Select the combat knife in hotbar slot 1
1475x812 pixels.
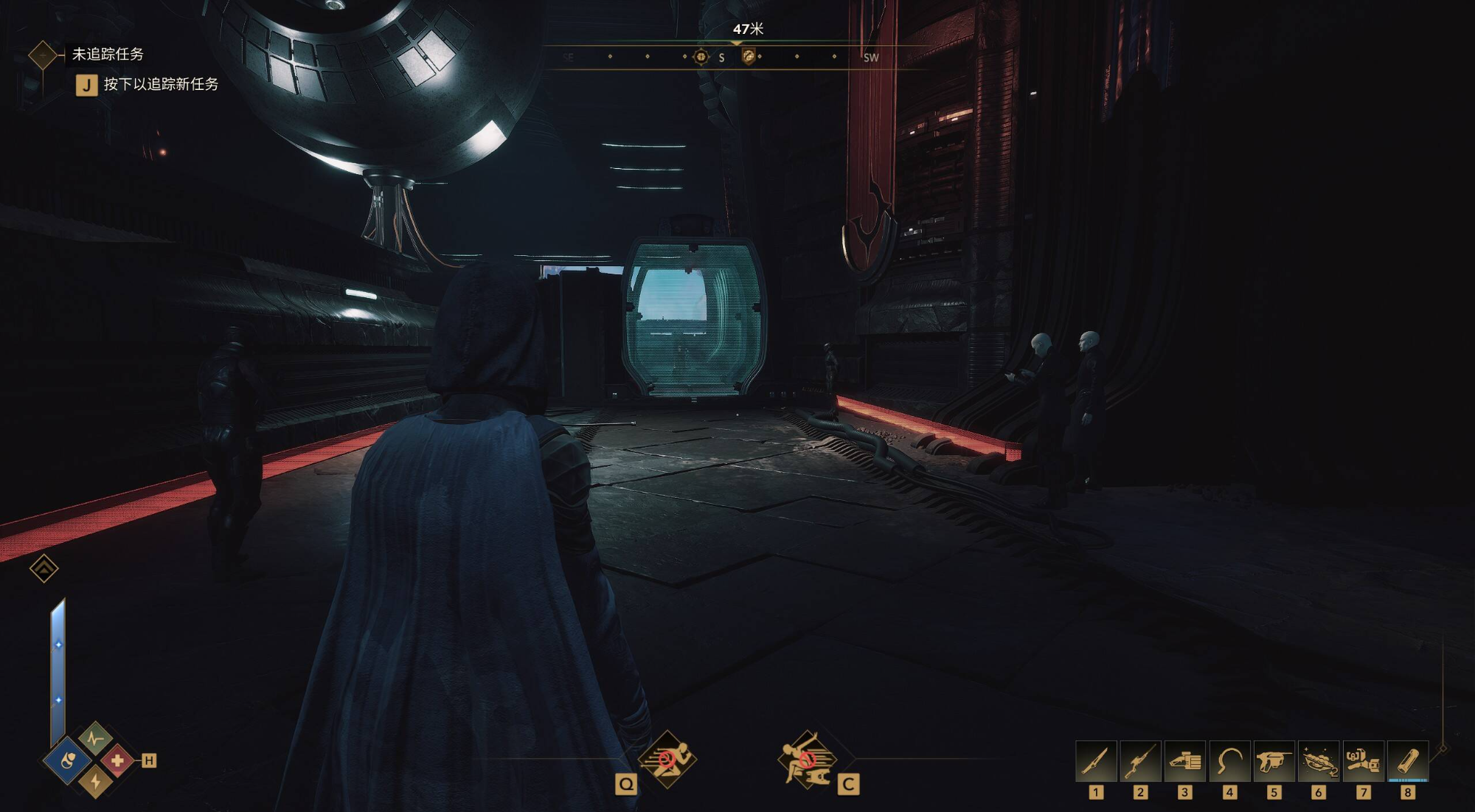1096,761
